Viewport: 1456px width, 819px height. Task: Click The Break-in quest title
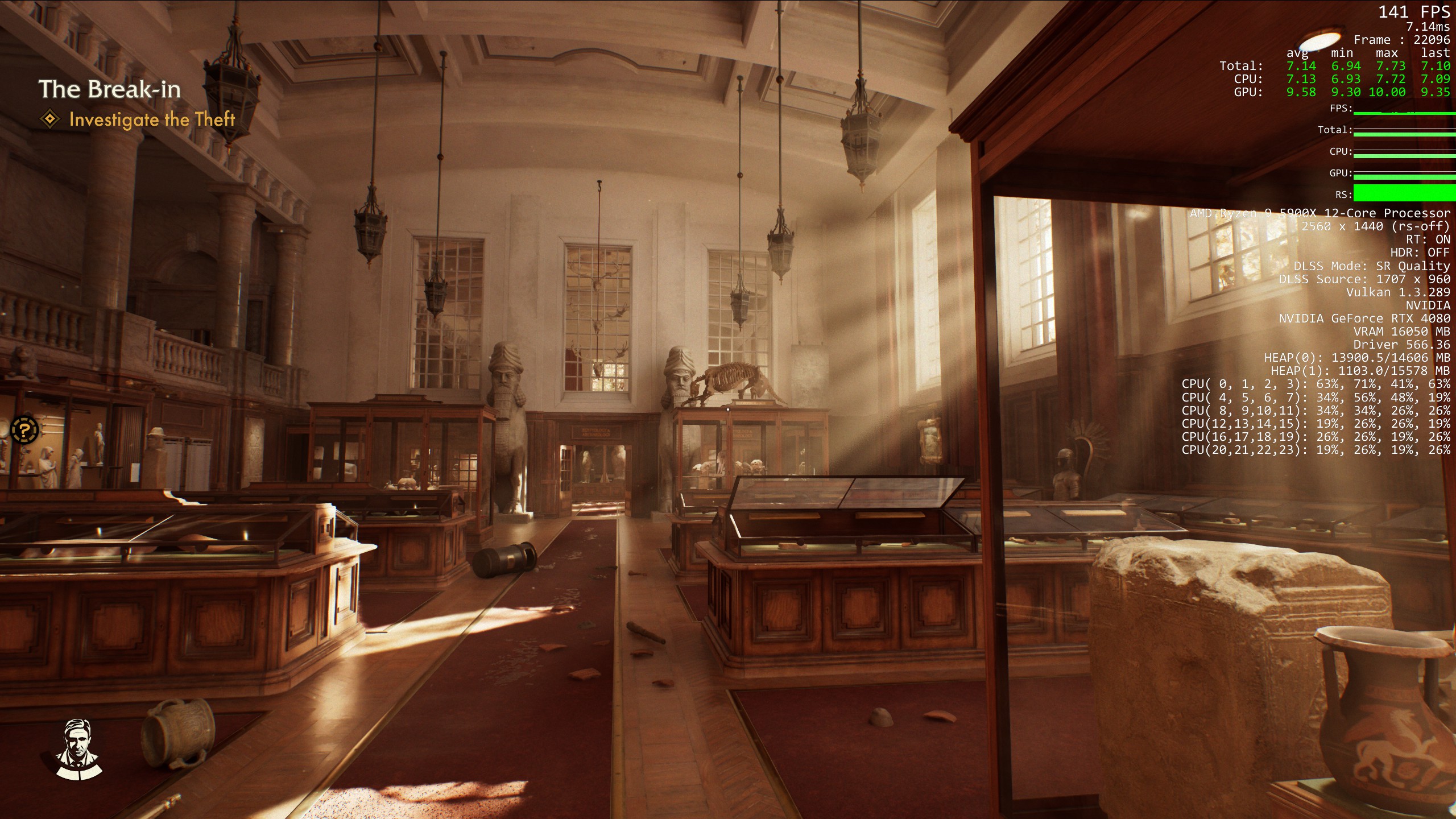(x=110, y=89)
